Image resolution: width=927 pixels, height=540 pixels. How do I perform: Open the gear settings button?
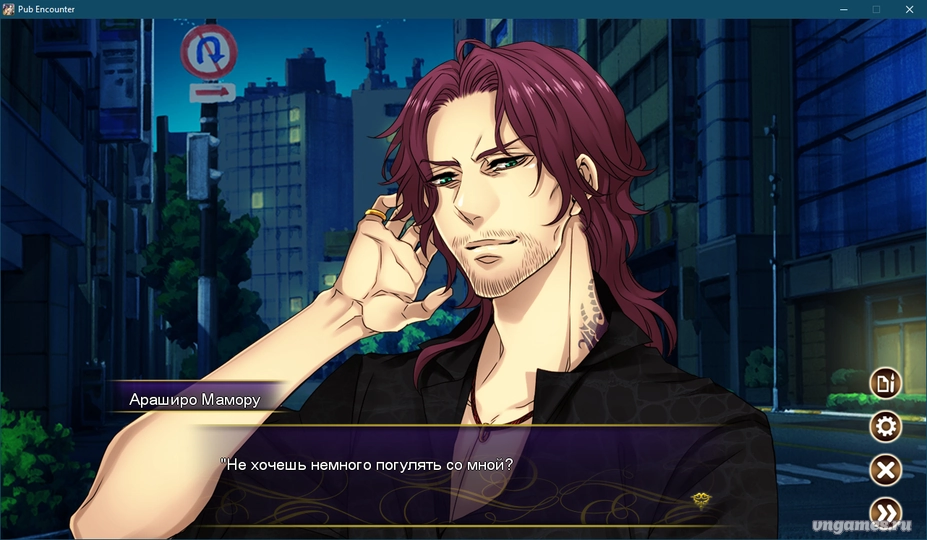click(885, 427)
